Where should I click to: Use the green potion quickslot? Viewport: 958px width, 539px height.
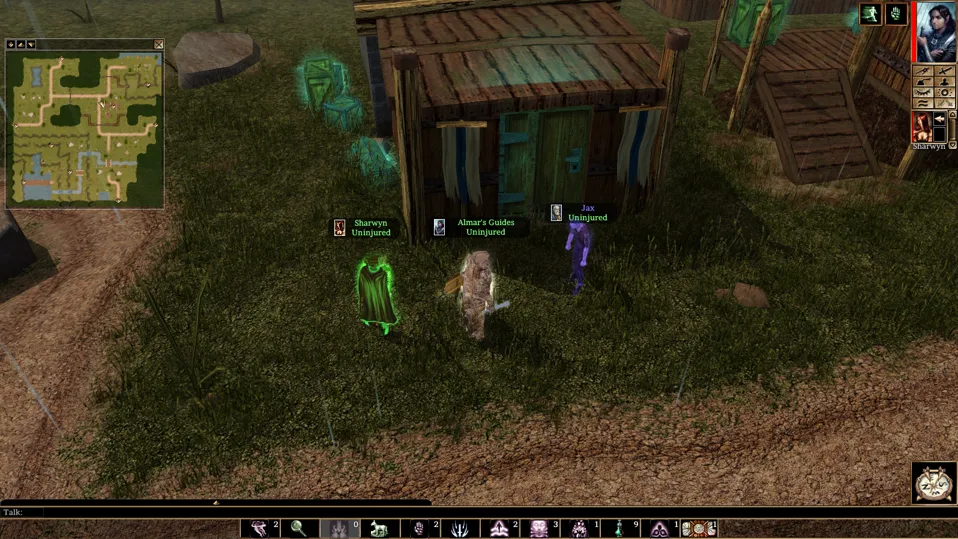(619, 528)
